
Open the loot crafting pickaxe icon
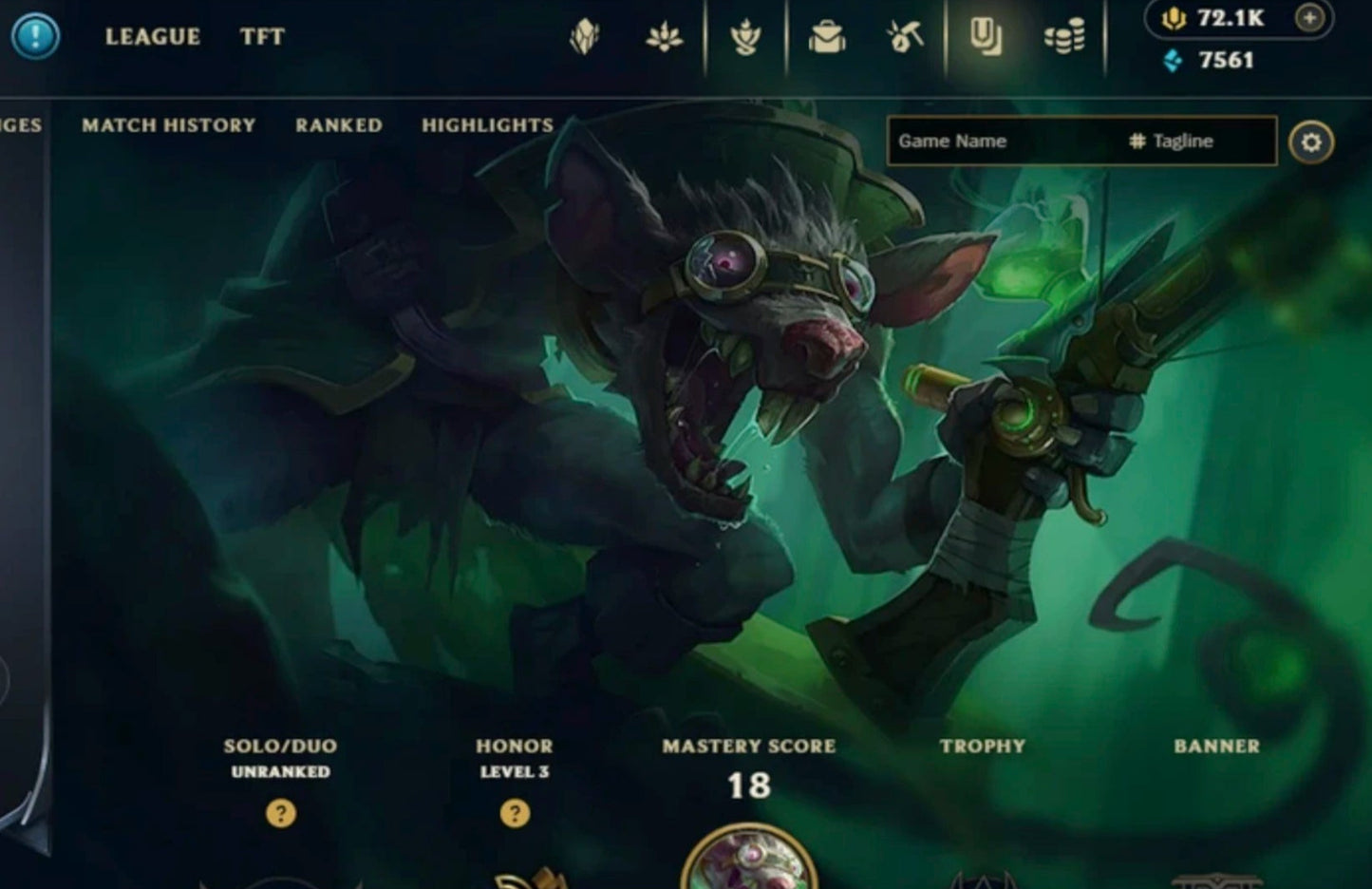(907, 38)
